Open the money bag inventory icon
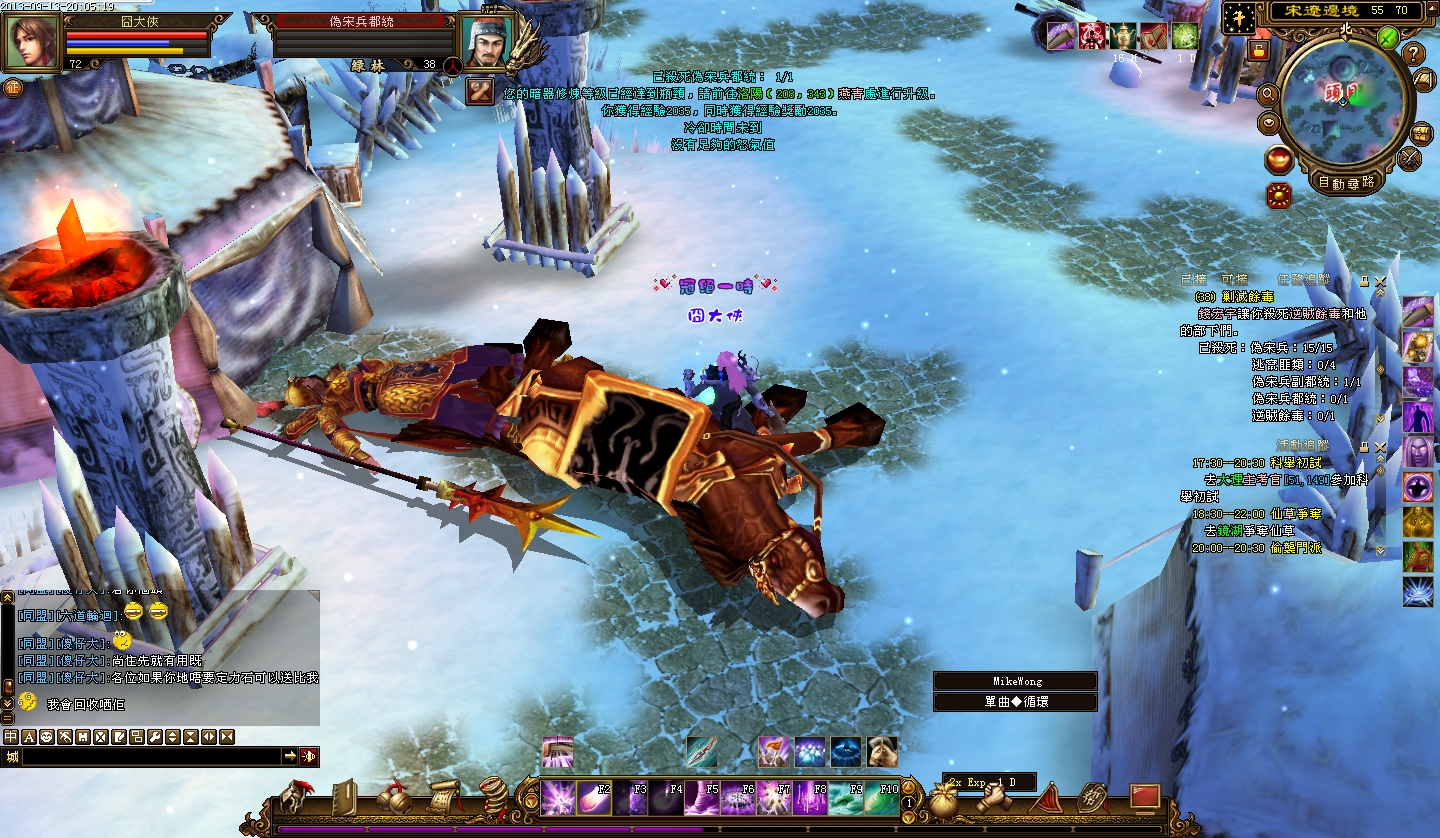The image size is (1440, 838). point(945,799)
